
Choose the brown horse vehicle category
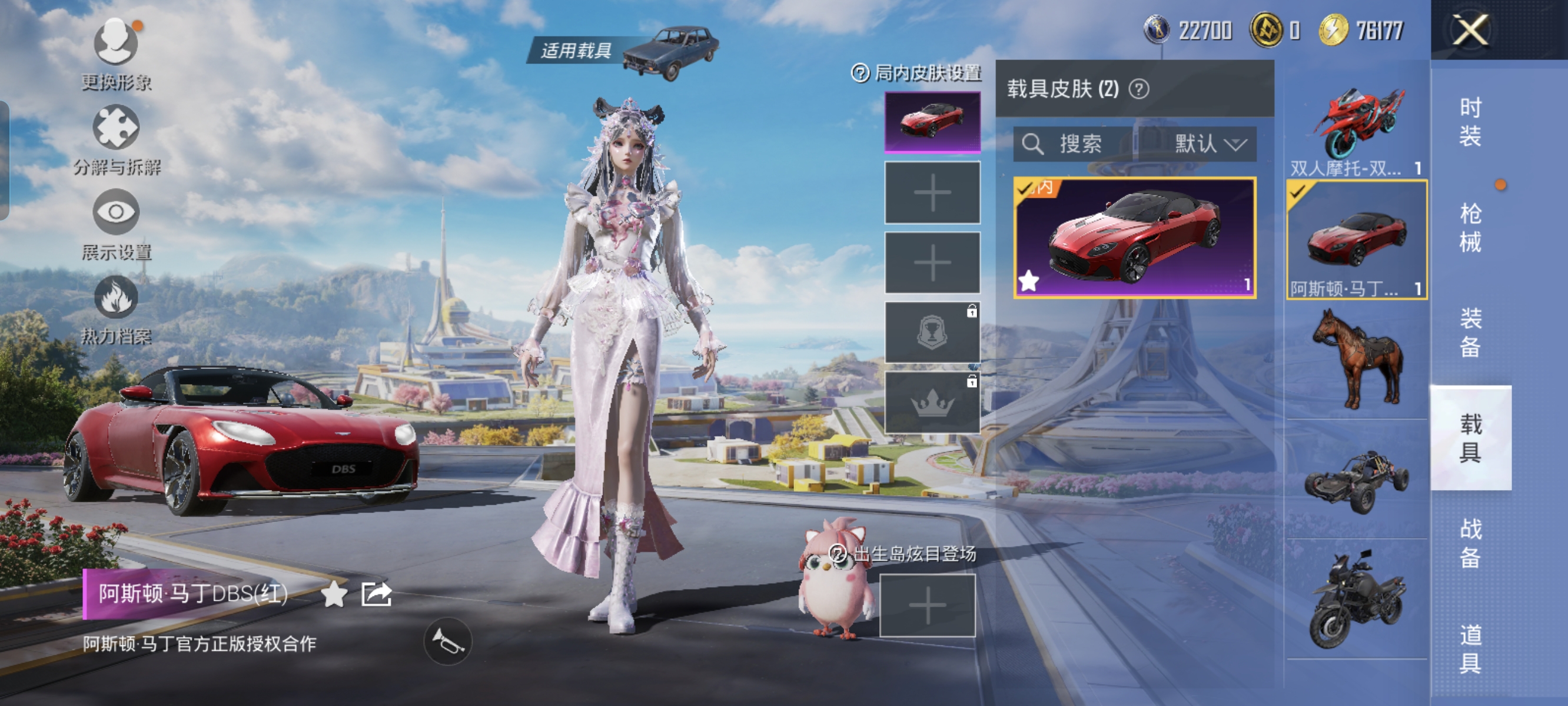(1357, 359)
